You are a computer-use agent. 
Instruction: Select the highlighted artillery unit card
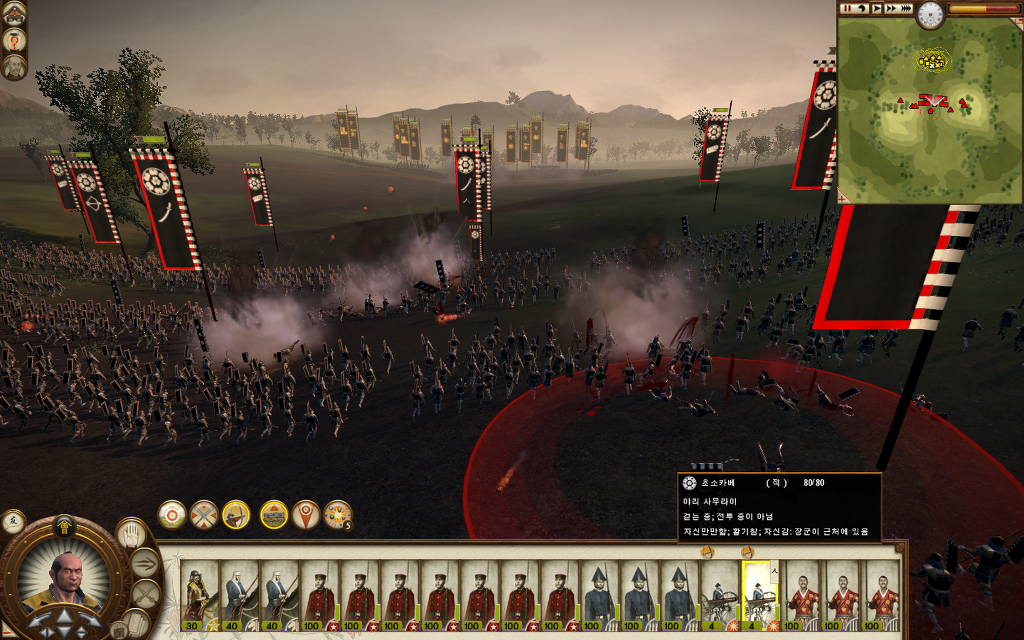point(759,597)
